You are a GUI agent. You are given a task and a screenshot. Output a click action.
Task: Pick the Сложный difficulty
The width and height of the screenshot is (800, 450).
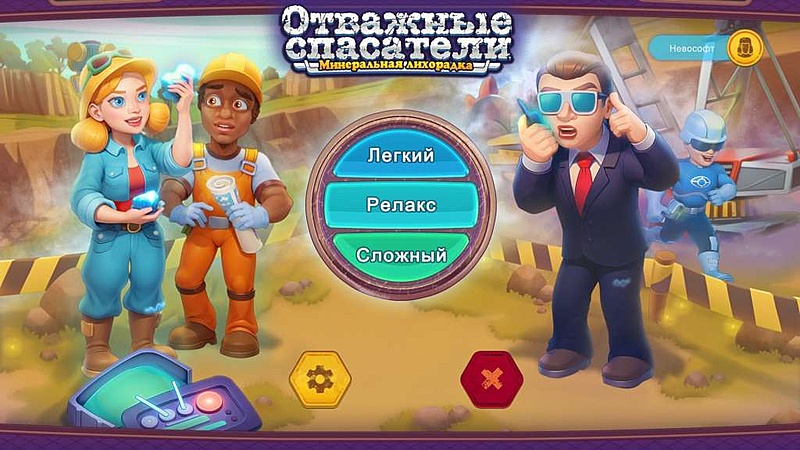click(x=400, y=255)
